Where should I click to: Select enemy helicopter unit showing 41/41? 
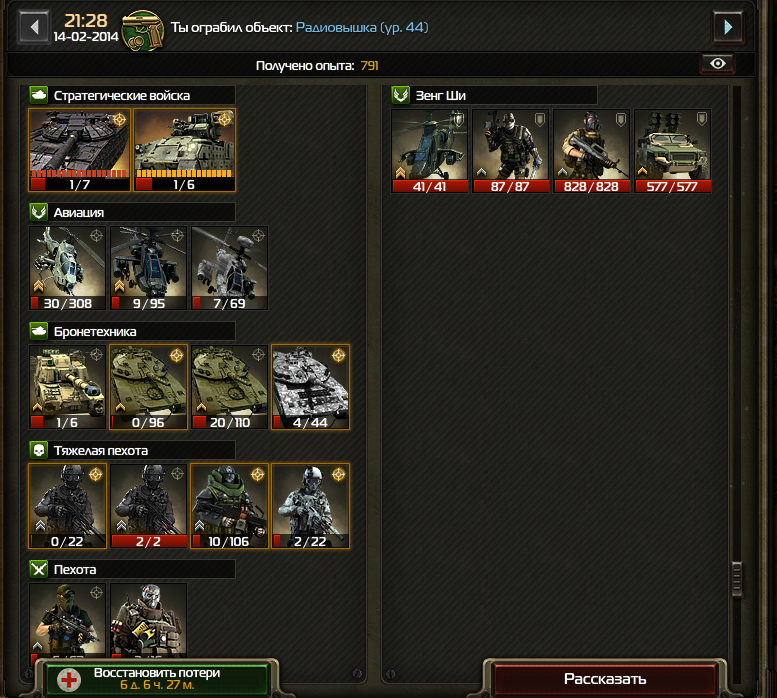pos(429,149)
